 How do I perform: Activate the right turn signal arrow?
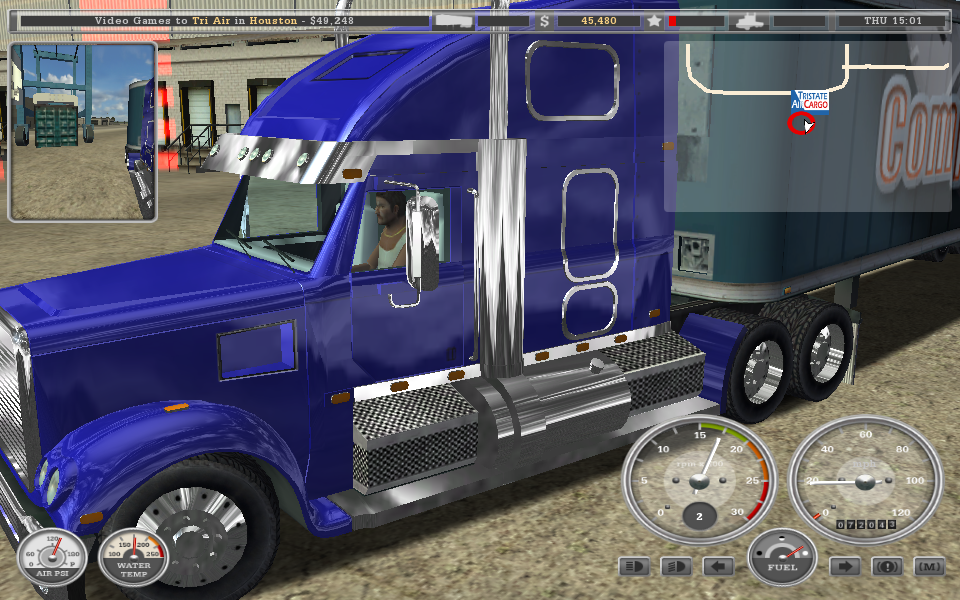844,567
